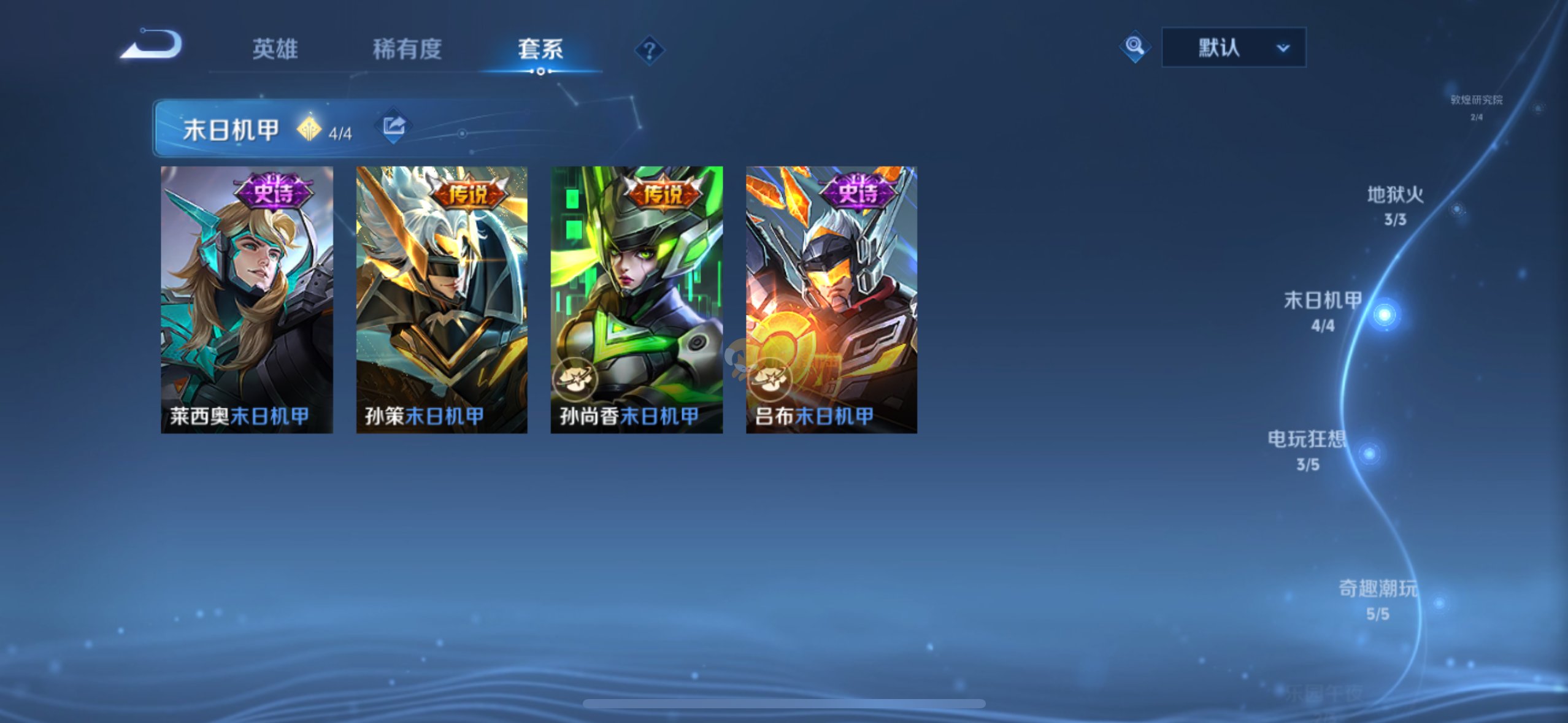Screen dimensions: 1568x723
Task: Open the 吕布 末日机甲 skin card
Action: (831, 299)
